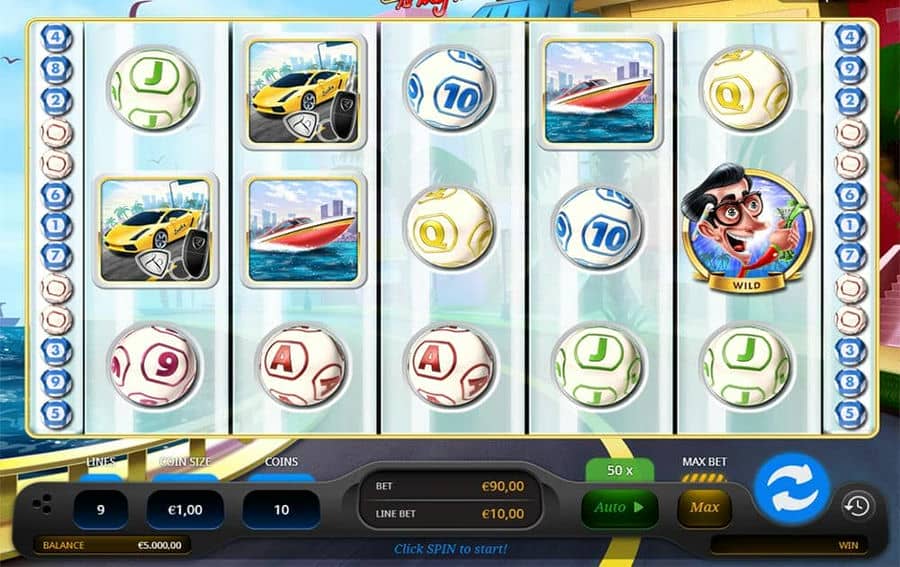Open the spin history clock icon
The width and height of the screenshot is (900, 567).
pos(855,506)
